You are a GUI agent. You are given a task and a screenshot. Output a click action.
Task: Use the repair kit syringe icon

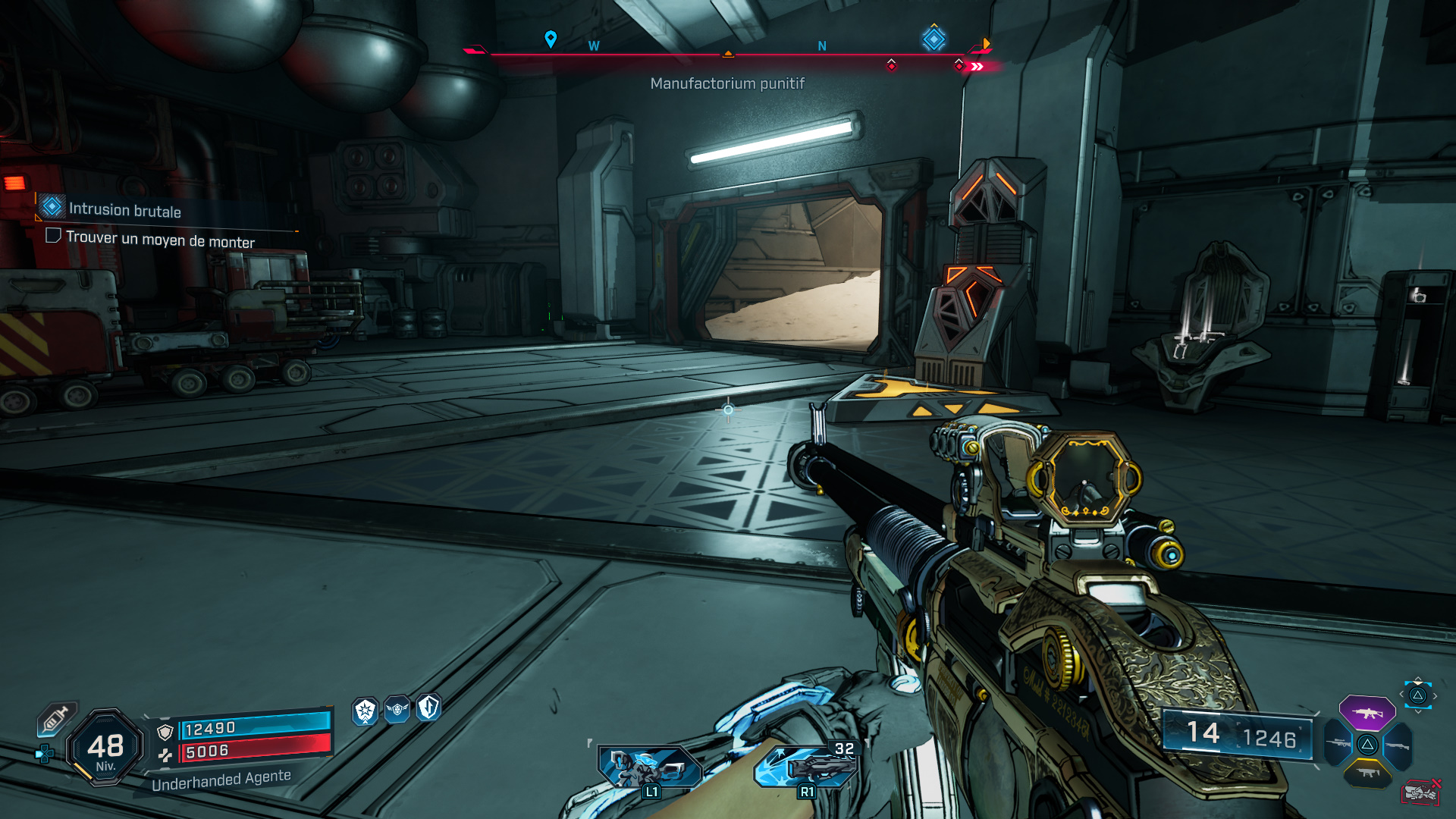point(56,718)
